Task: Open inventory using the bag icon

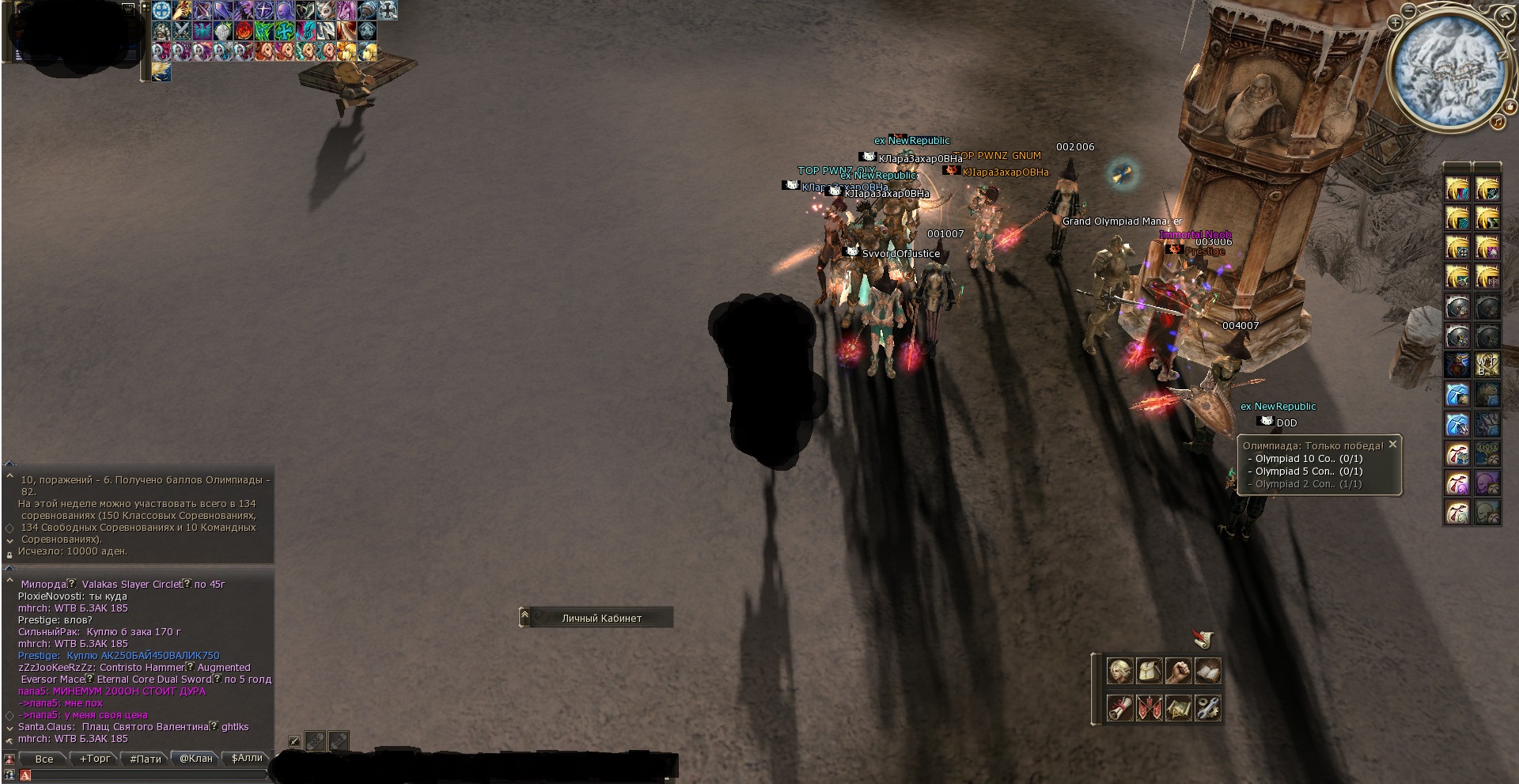Action: coord(1149,671)
